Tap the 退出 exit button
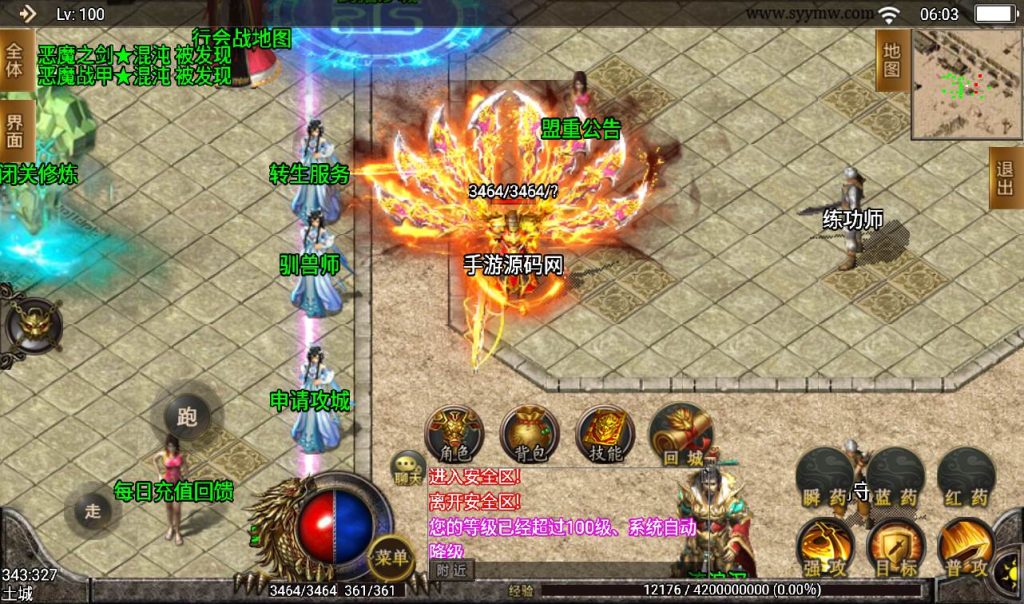 tap(1005, 178)
